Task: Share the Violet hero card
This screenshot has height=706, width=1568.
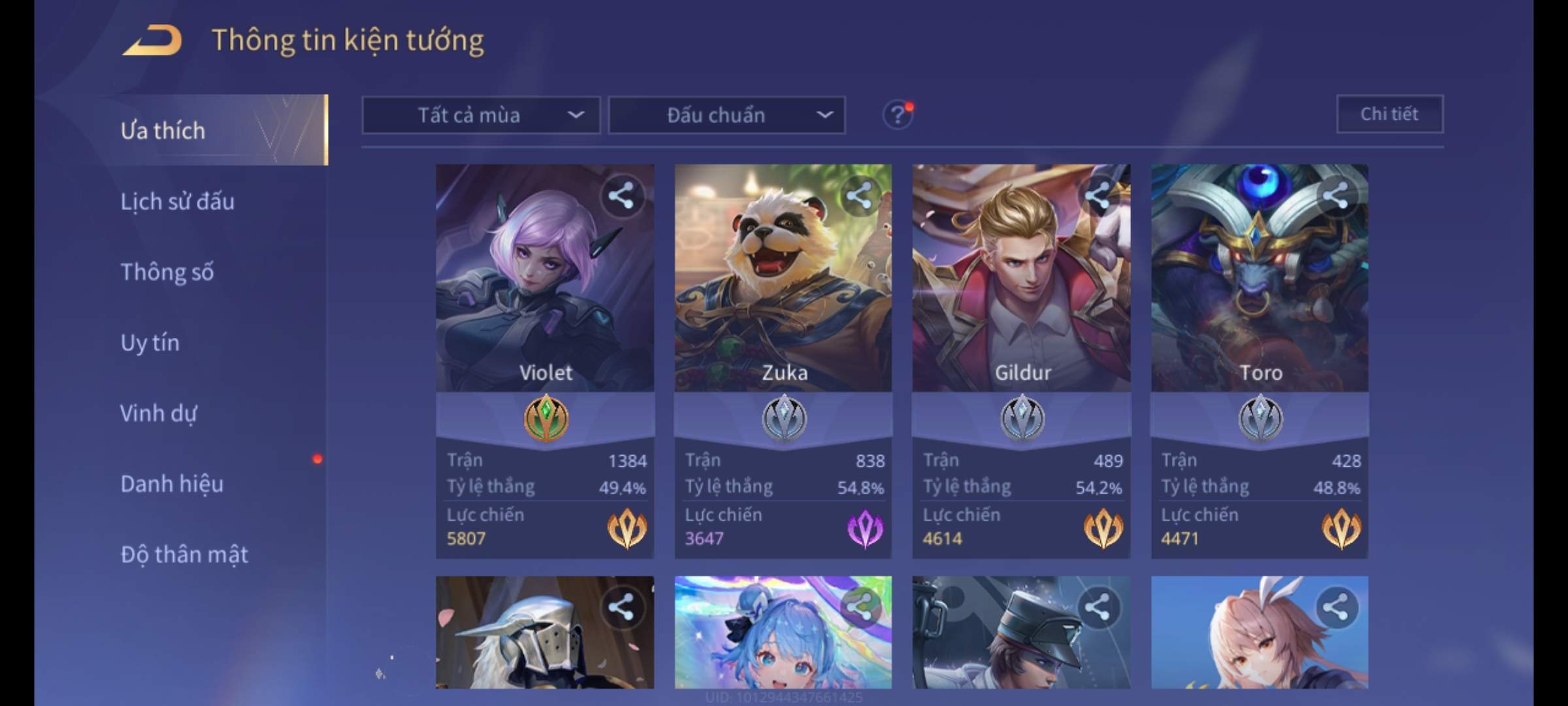Action: click(x=621, y=195)
